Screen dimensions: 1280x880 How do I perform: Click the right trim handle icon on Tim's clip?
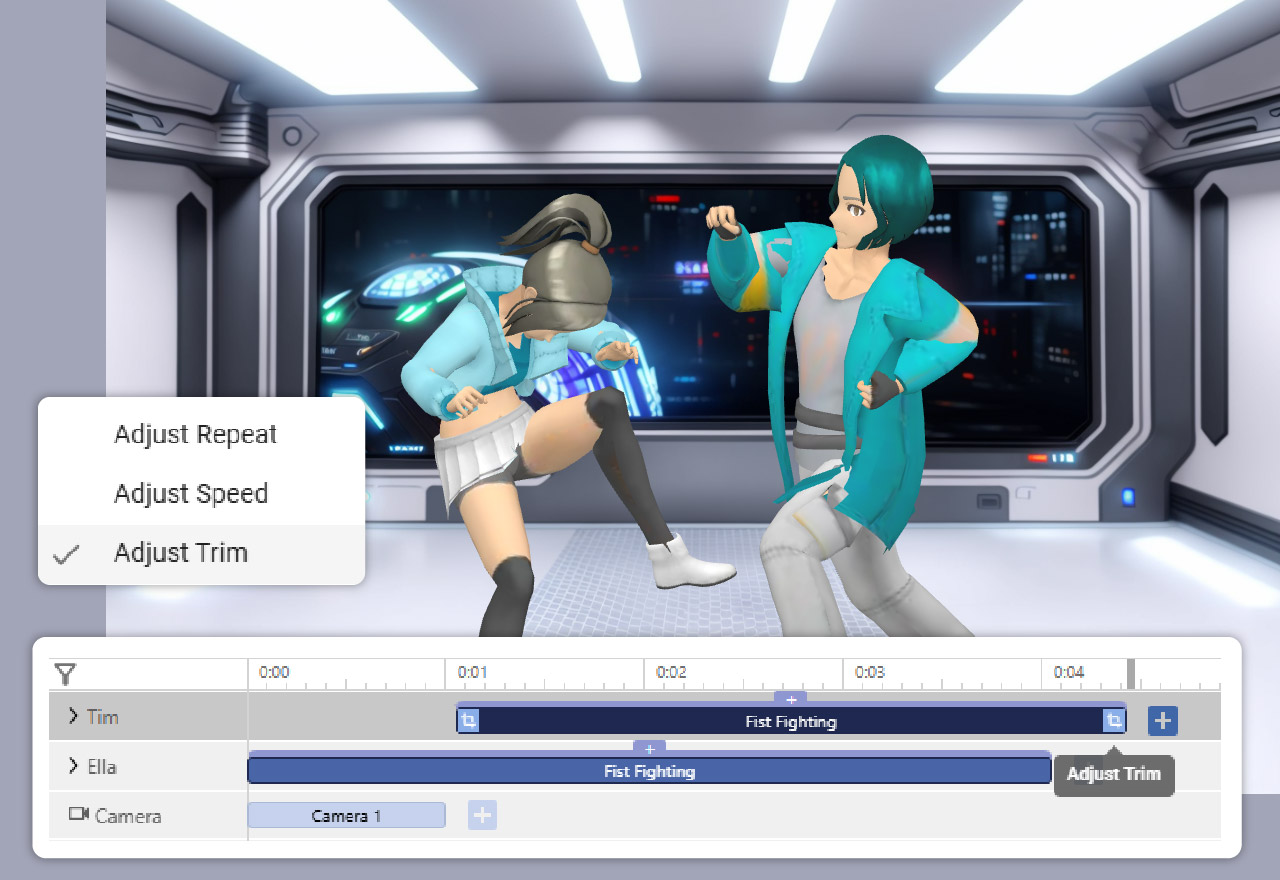point(1113,720)
